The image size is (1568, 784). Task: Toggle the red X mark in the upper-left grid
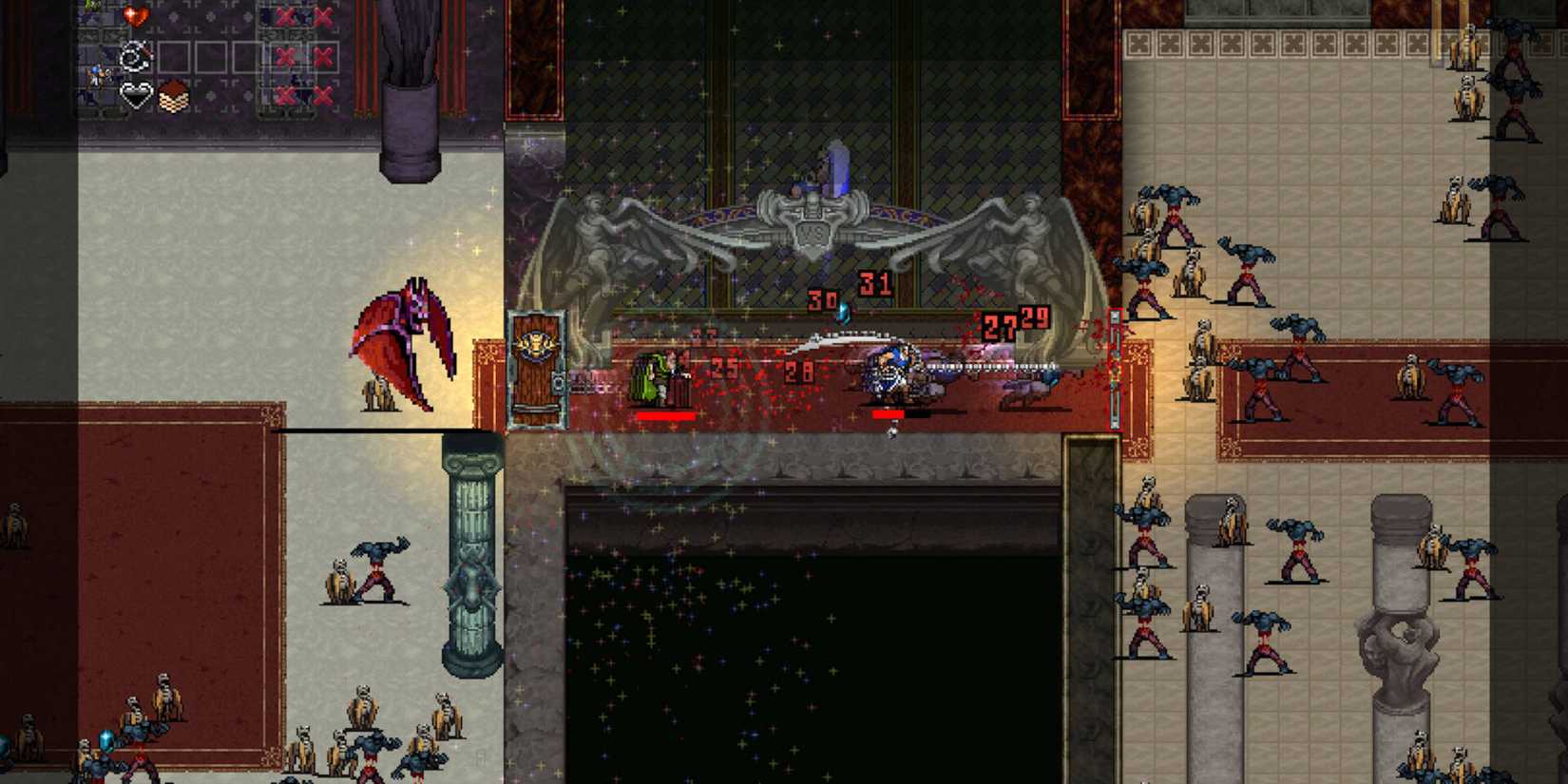(284, 16)
